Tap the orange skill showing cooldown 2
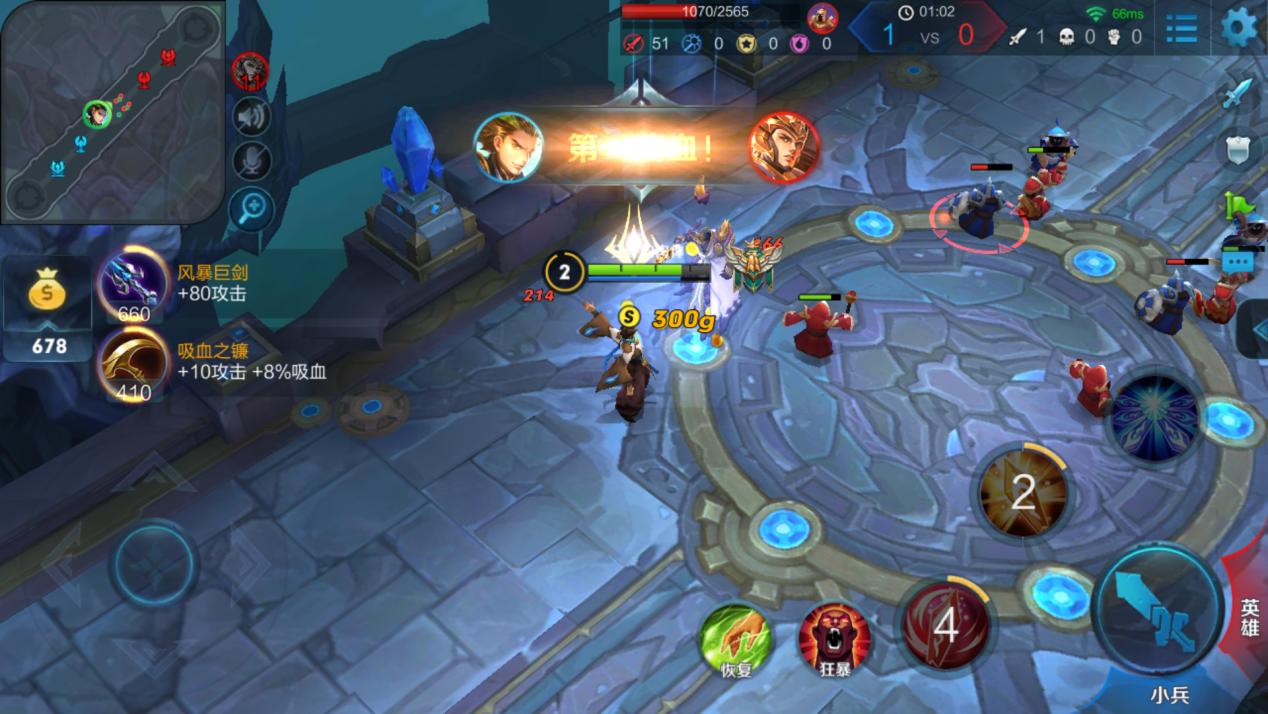 (1022, 492)
